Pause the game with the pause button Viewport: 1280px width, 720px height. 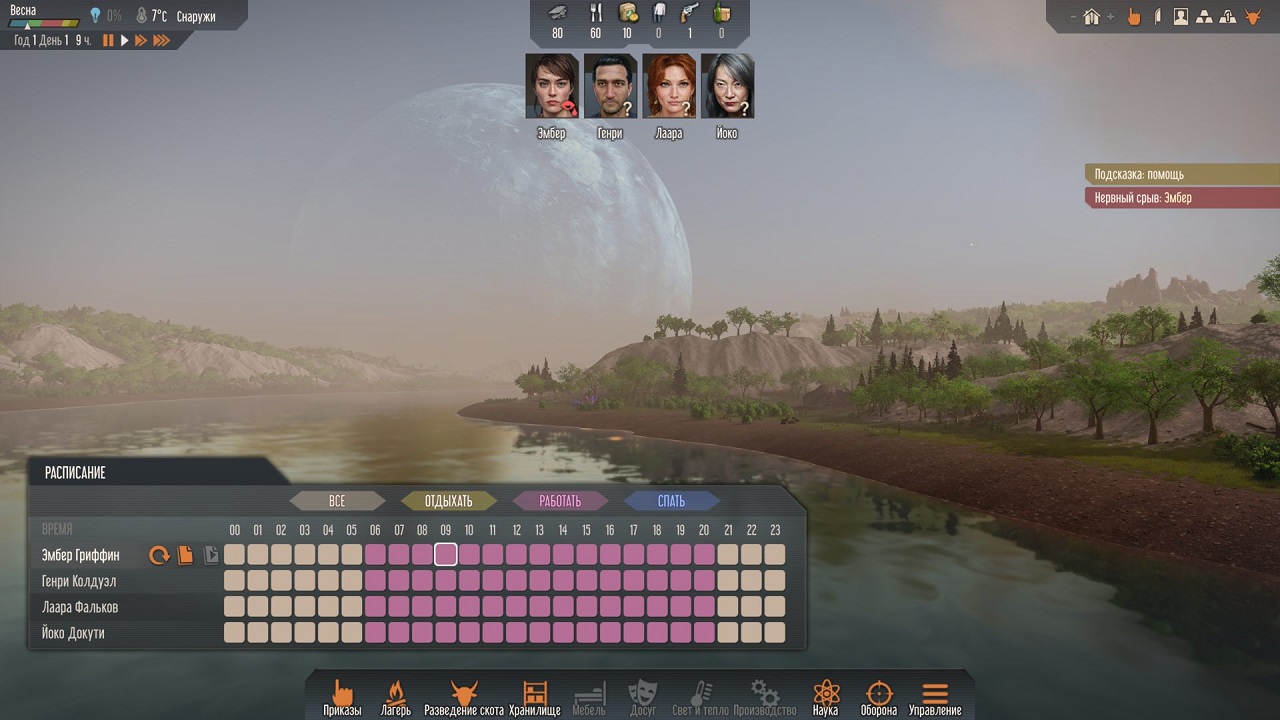108,41
